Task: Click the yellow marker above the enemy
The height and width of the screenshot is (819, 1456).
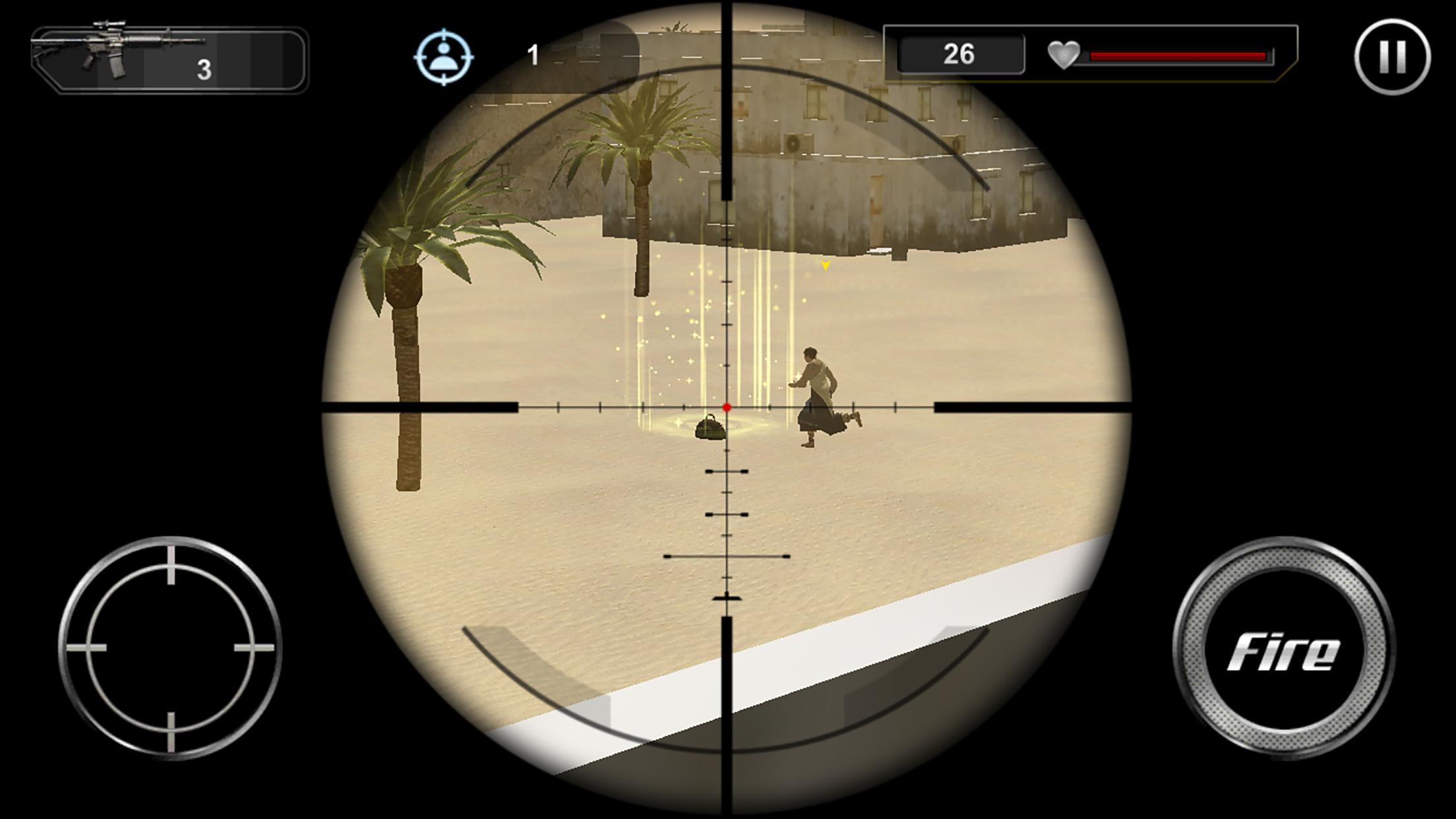Action: (825, 266)
